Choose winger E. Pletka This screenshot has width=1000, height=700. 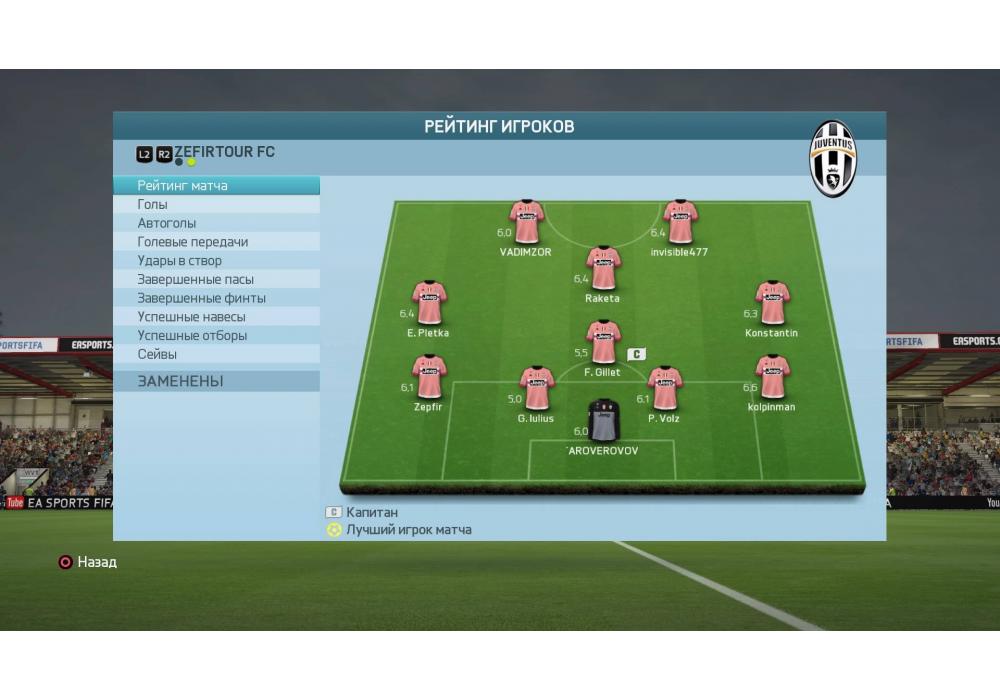429,303
